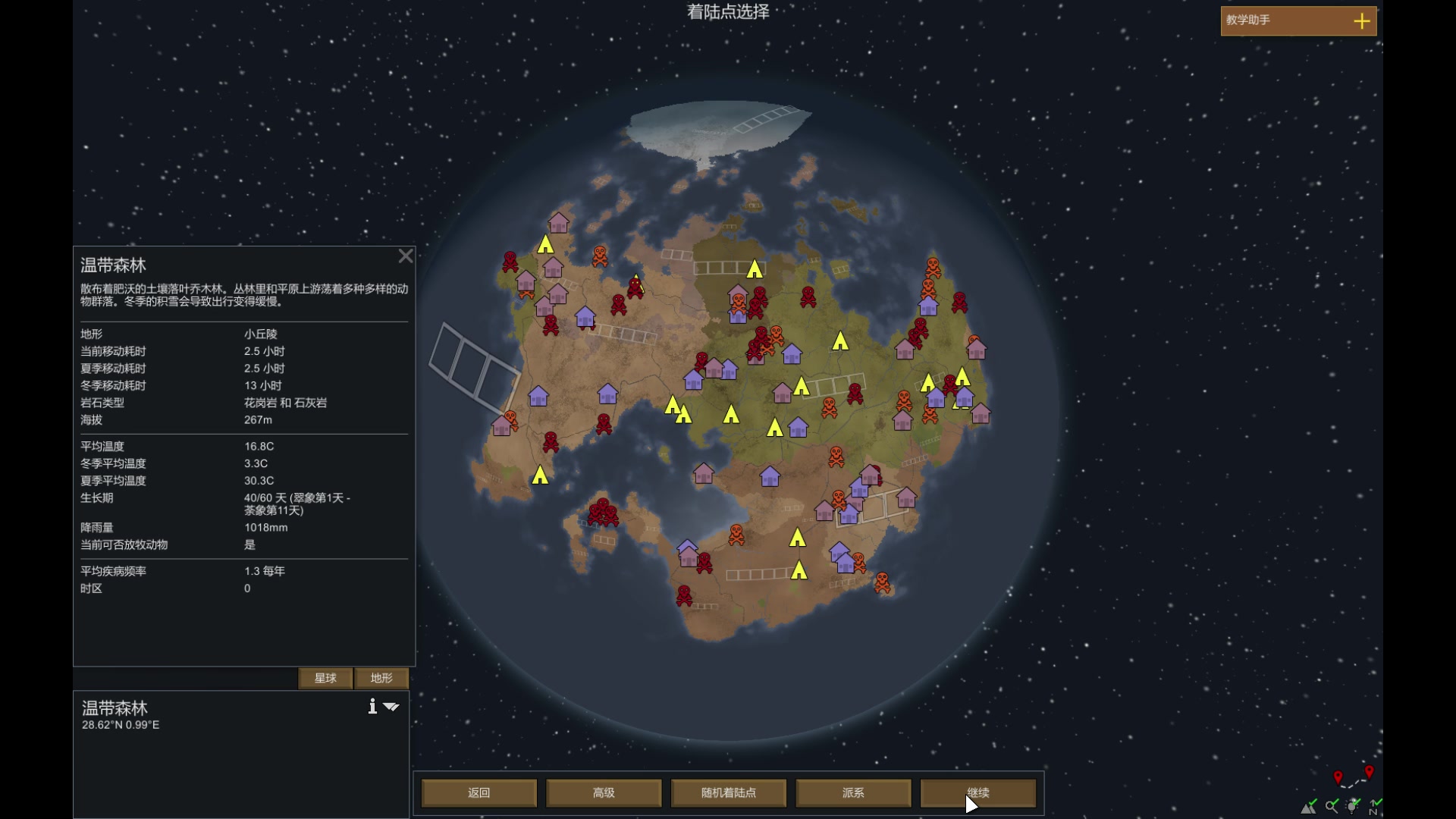Open the route planner with two red pins
1456x819 pixels.
(1353, 777)
